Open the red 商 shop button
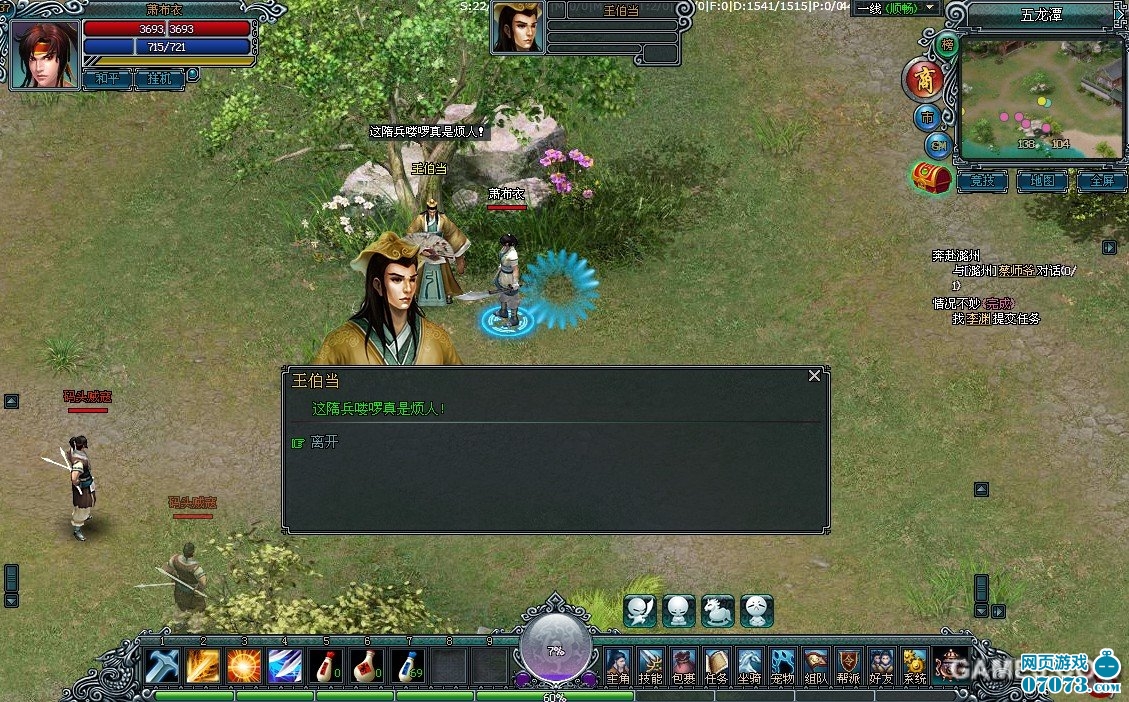This screenshot has width=1129, height=702. [923, 78]
